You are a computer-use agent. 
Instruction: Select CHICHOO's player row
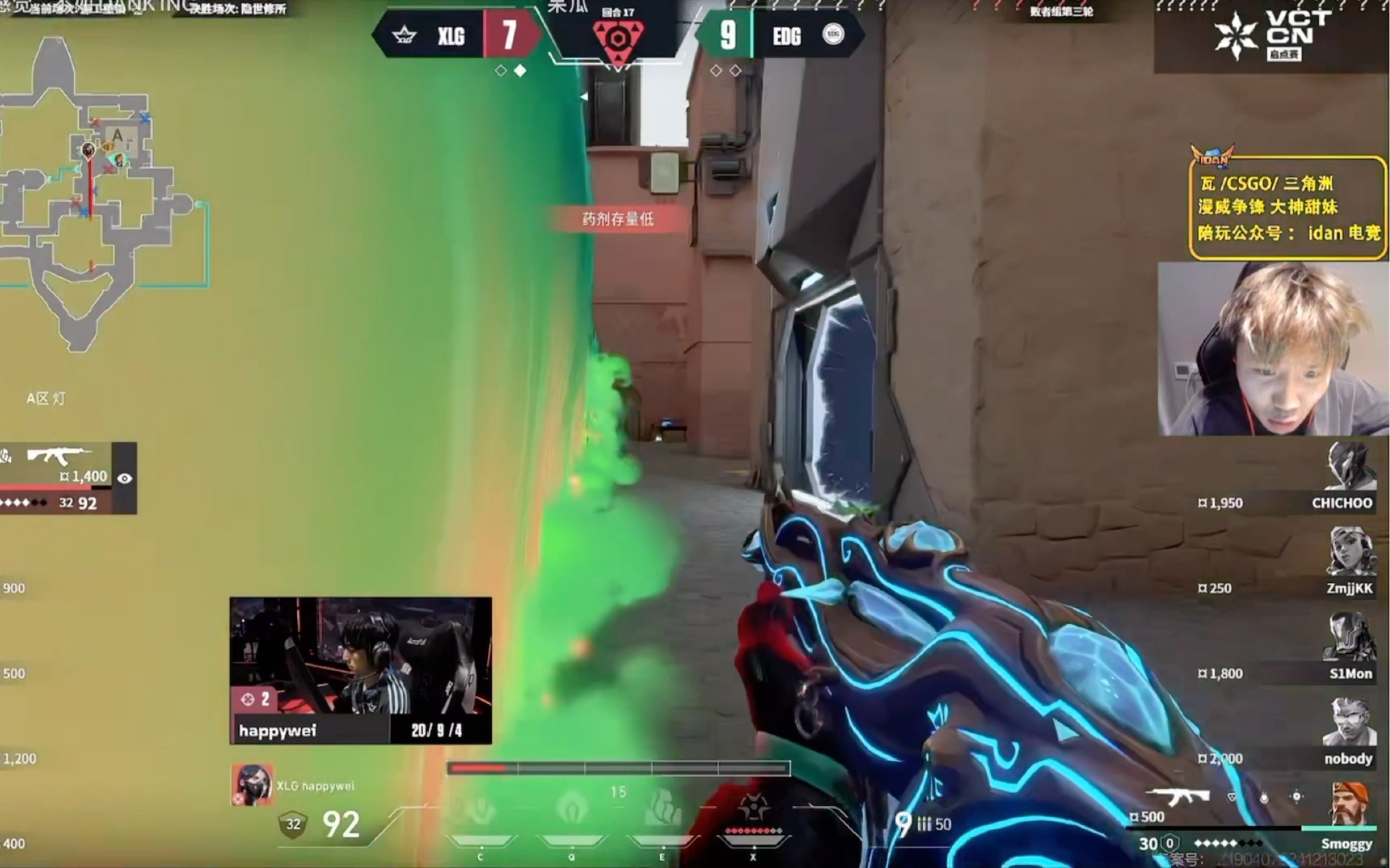[1292, 502]
